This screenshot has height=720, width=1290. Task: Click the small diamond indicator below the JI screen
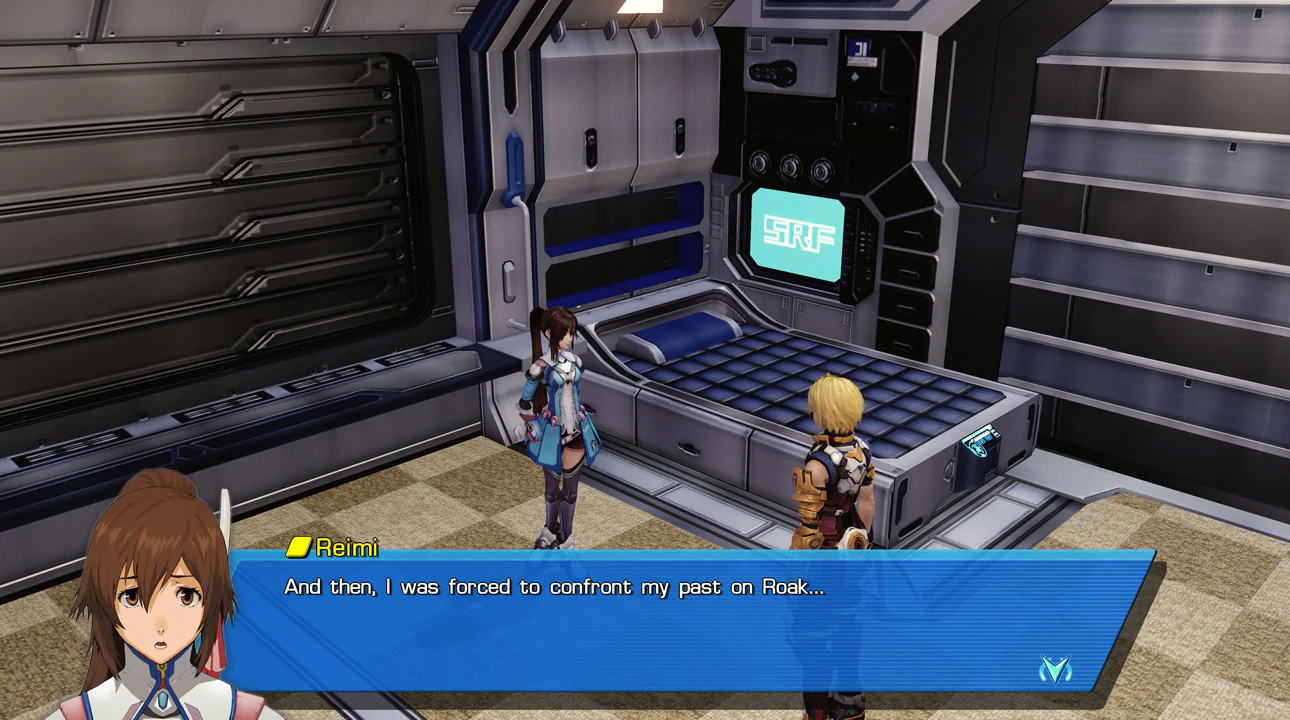856,75
